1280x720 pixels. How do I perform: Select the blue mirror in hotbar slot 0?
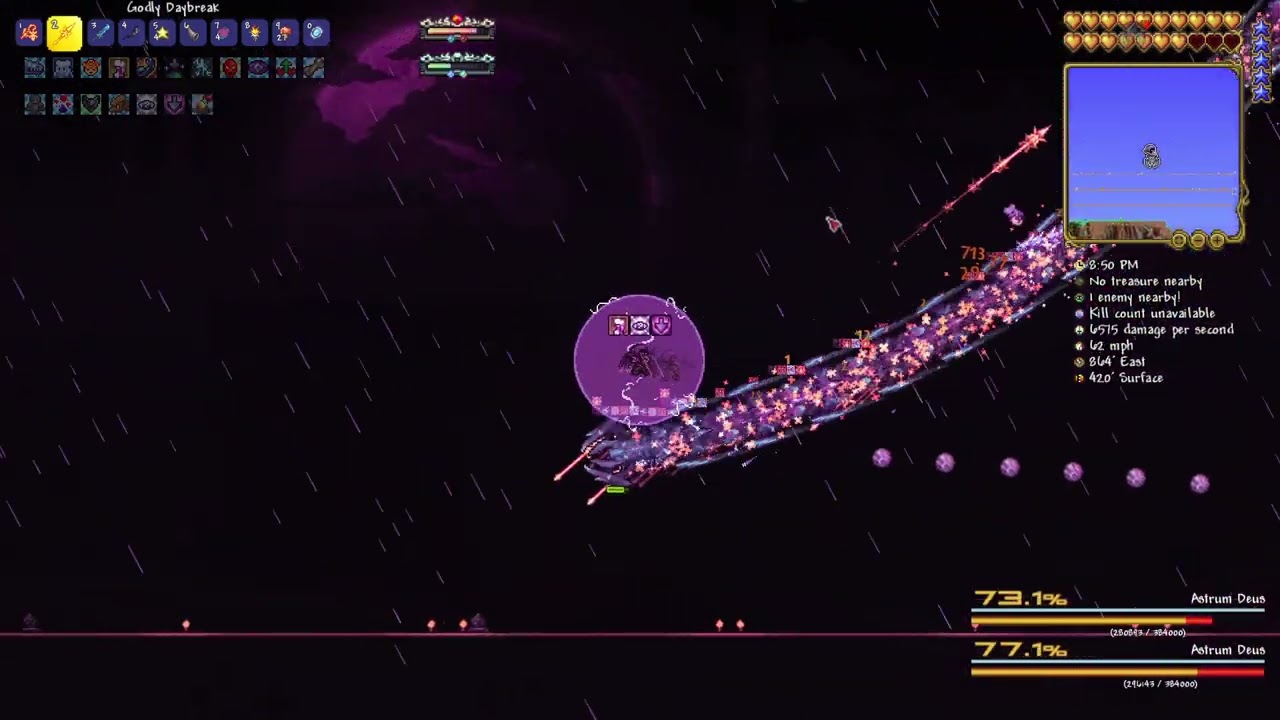[316, 33]
